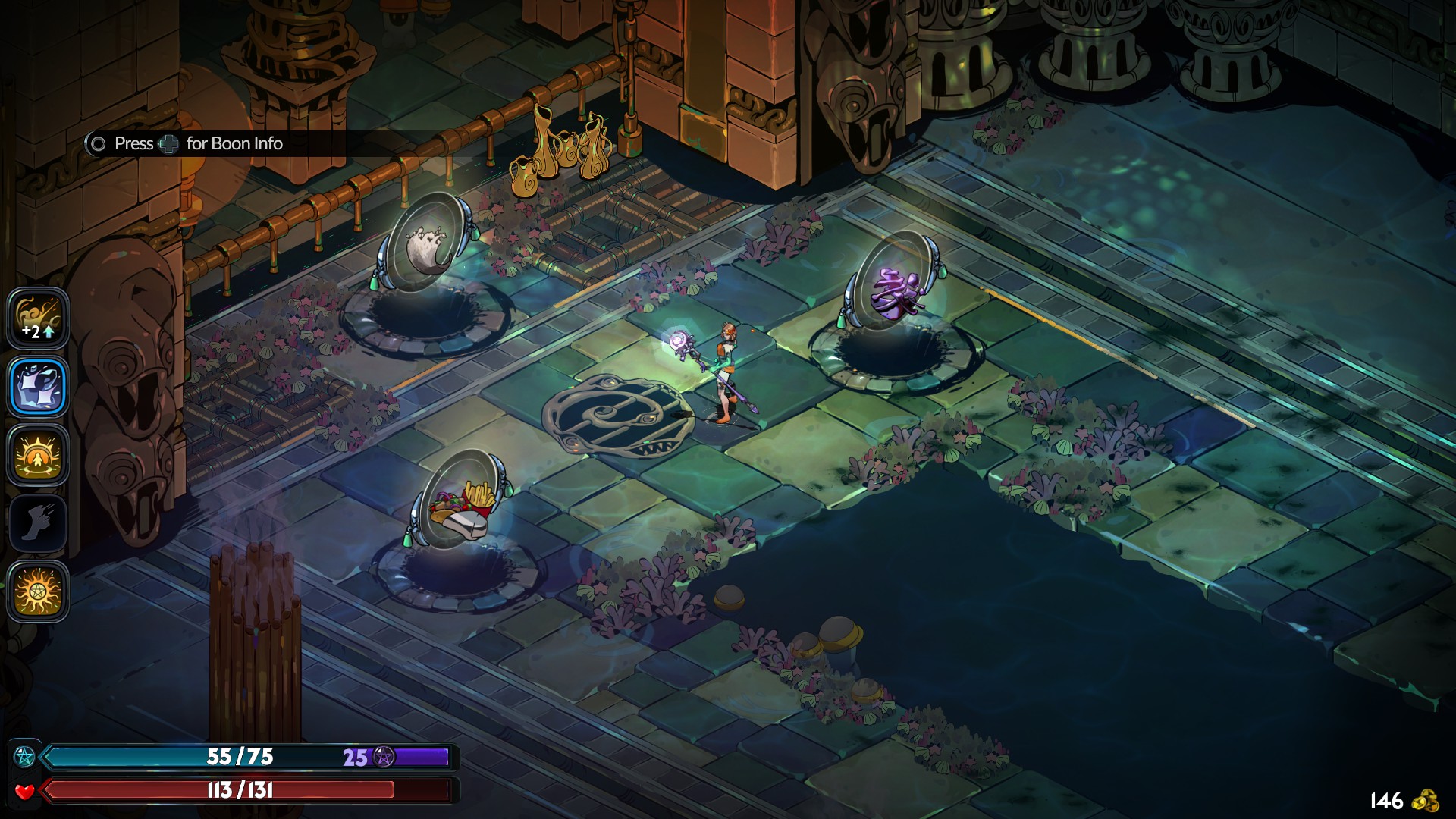Image resolution: width=1456 pixels, height=819 pixels.
Task: Click the empty winged-foot sprint slot
Action: coord(38,523)
